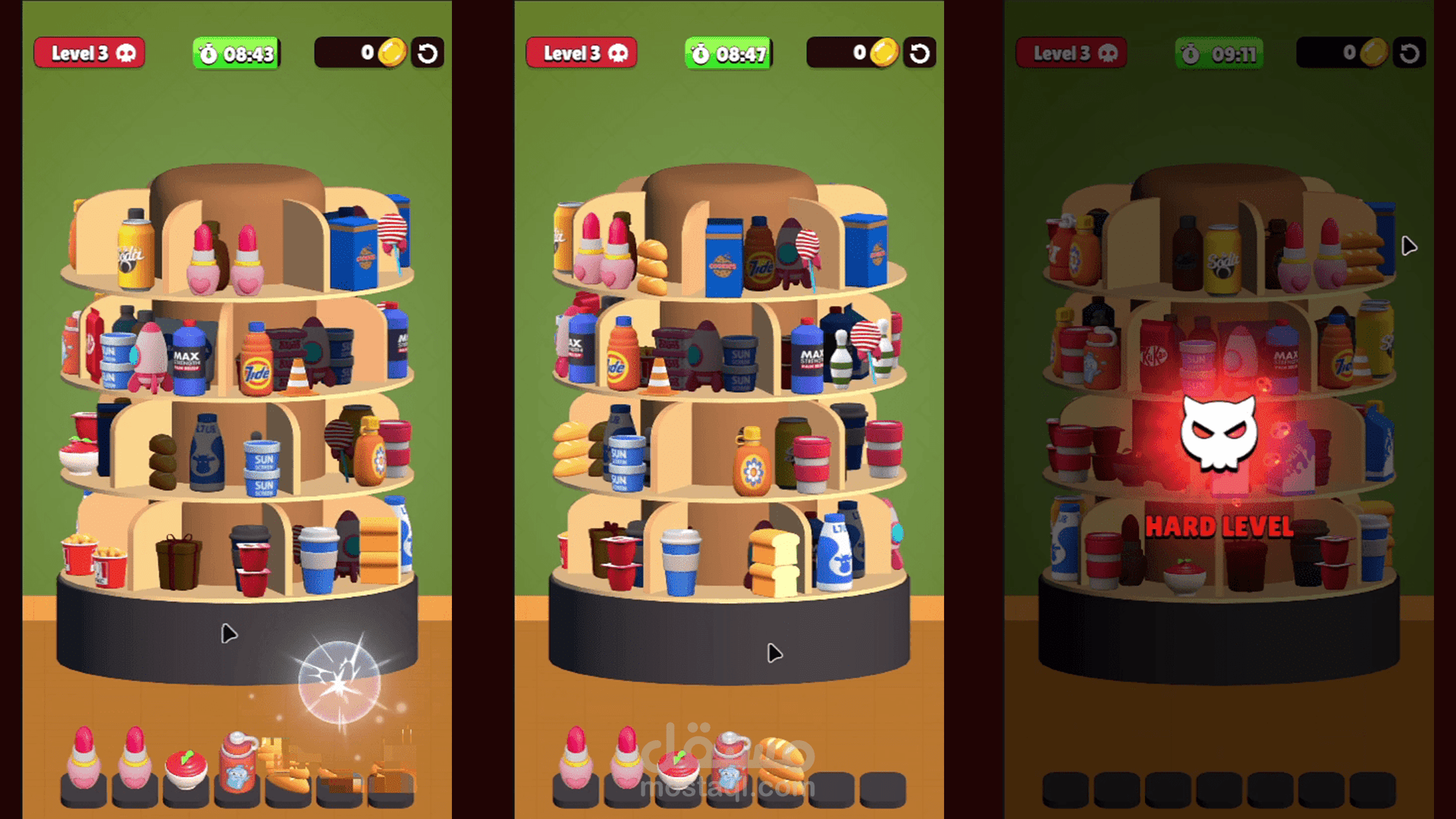Select the apple bowl in the 08:43 game's tray

185,770
